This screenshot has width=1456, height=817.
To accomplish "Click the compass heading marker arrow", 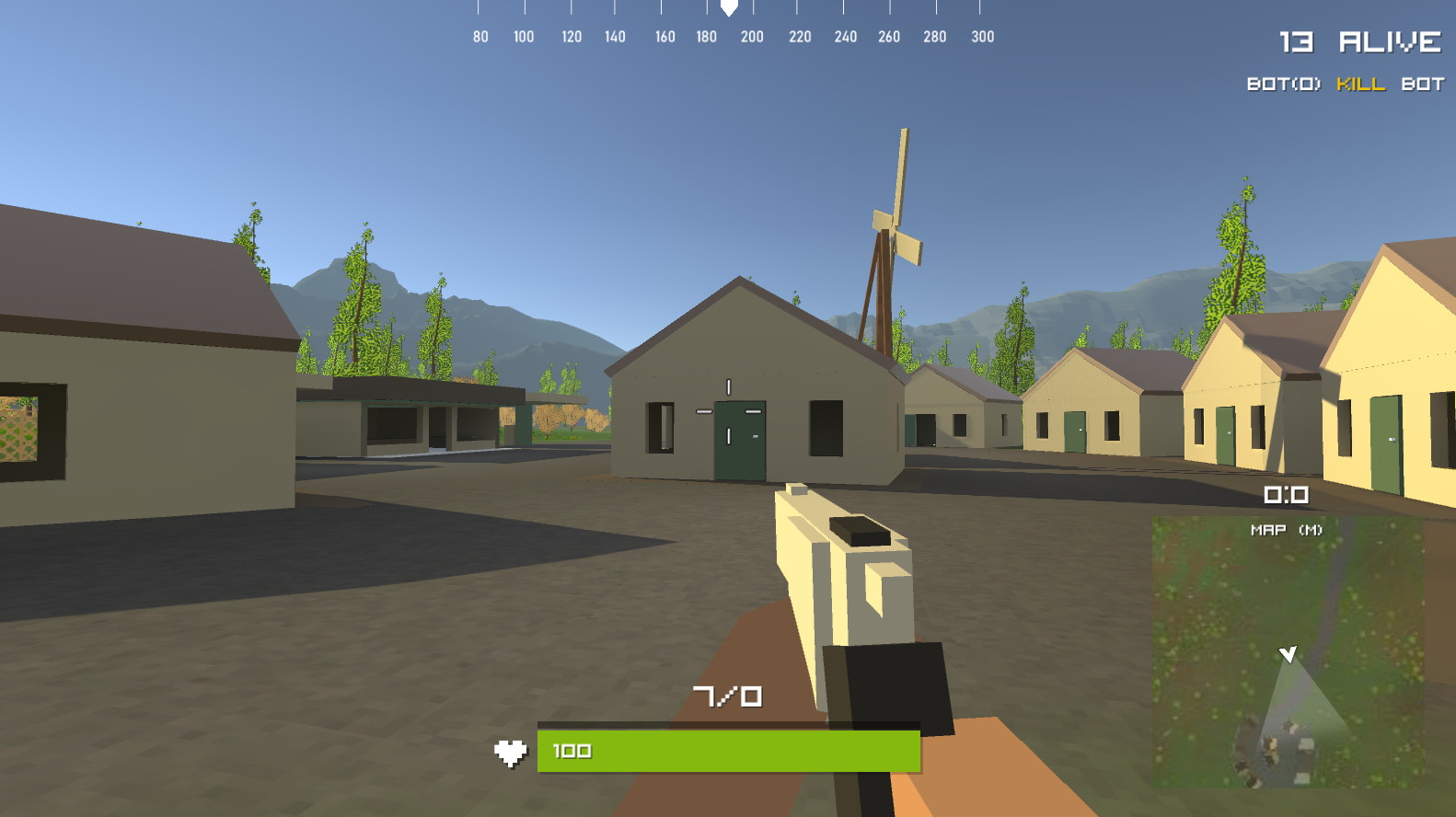I will coord(728,9).
